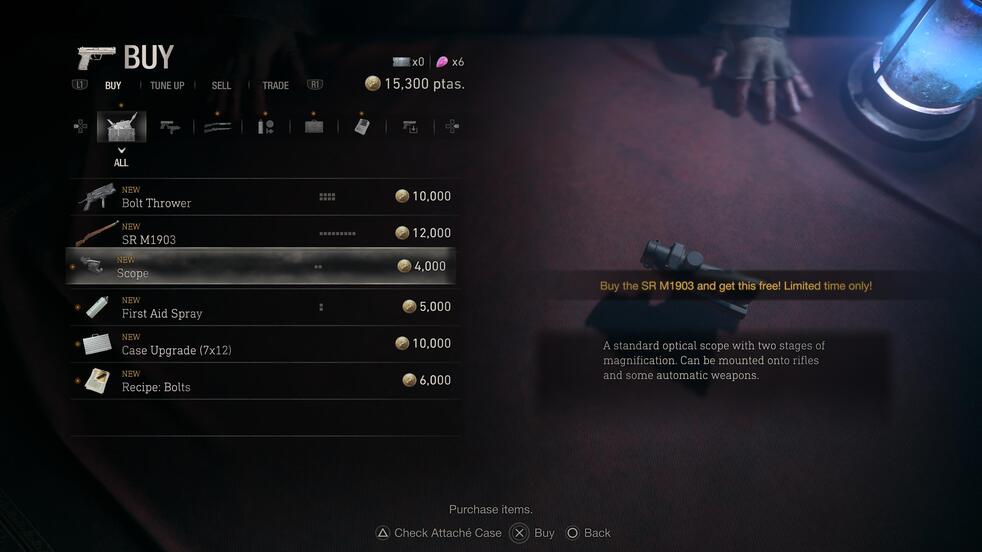Pick the First Aid Spray listing
982x552 pixels.
tap(265, 307)
